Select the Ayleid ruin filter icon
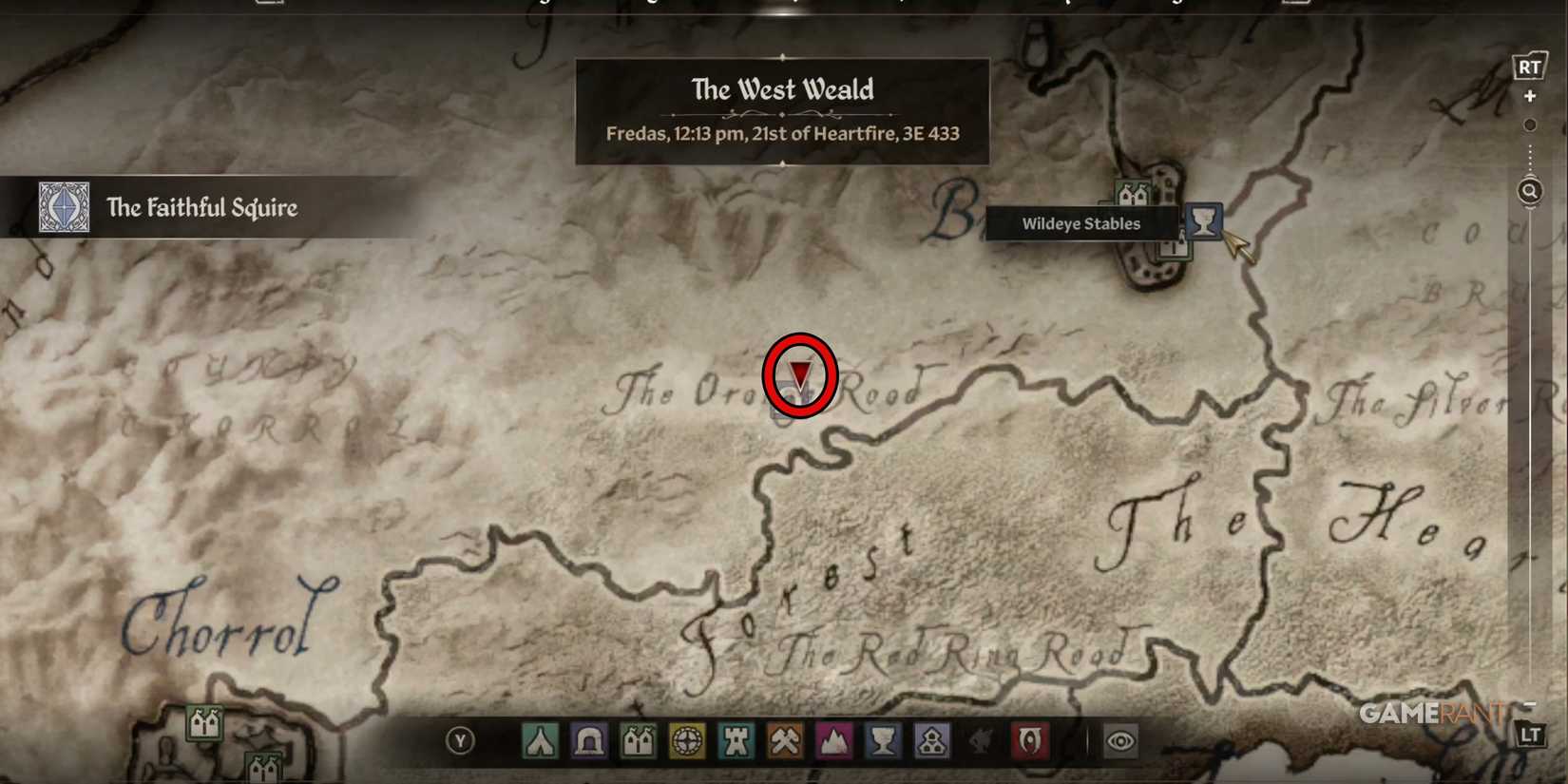The height and width of the screenshot is (784, 1568). click(x=687, y=740)
